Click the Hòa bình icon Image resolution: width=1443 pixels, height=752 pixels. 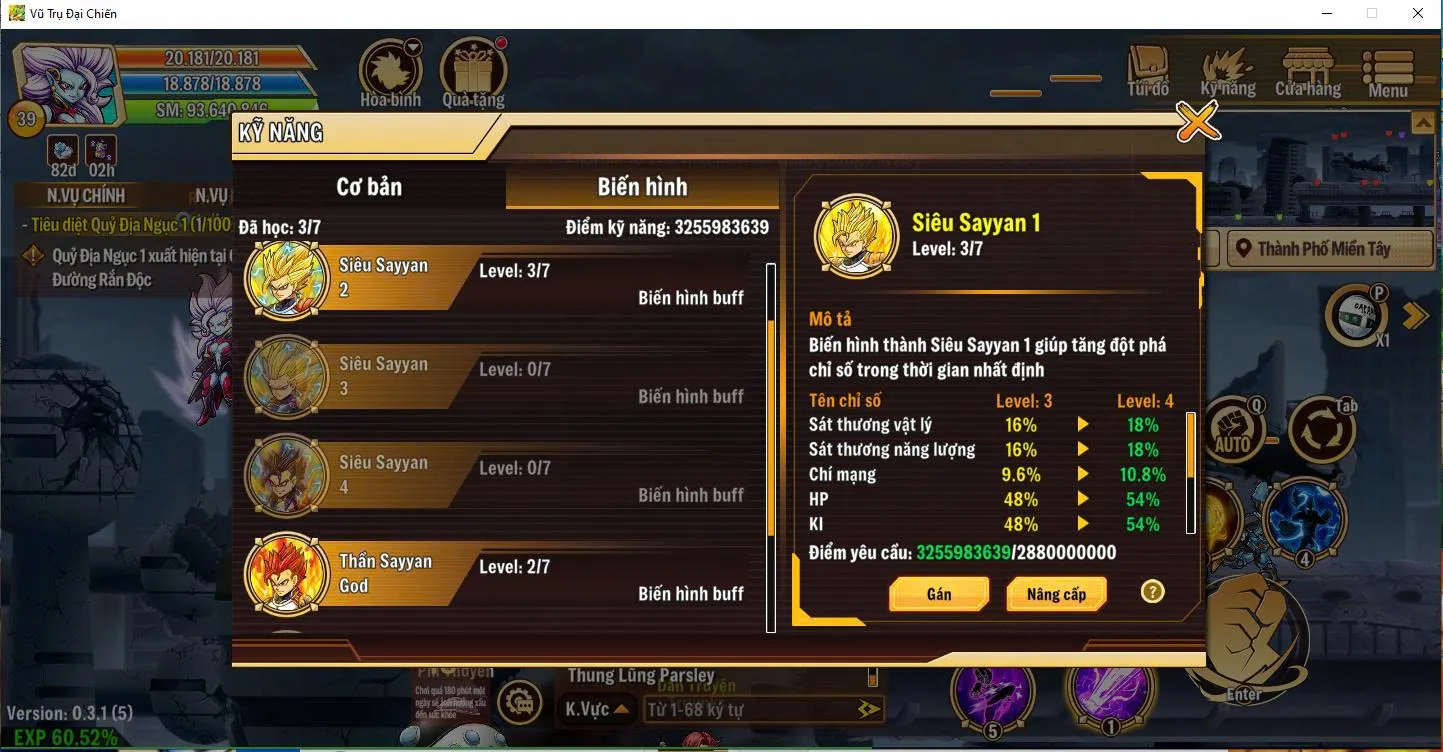(389, 65)
